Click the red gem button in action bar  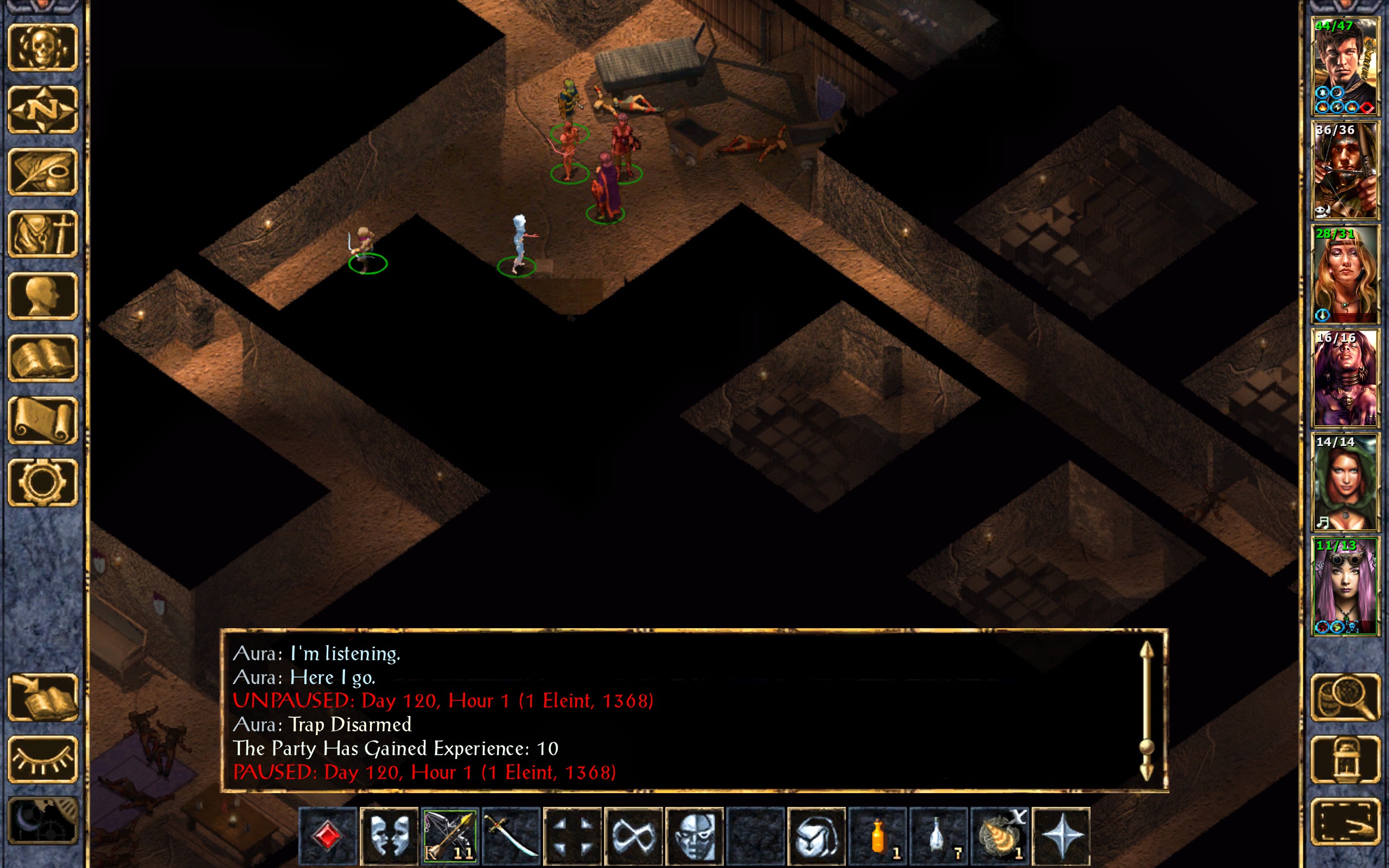[327, 835]
